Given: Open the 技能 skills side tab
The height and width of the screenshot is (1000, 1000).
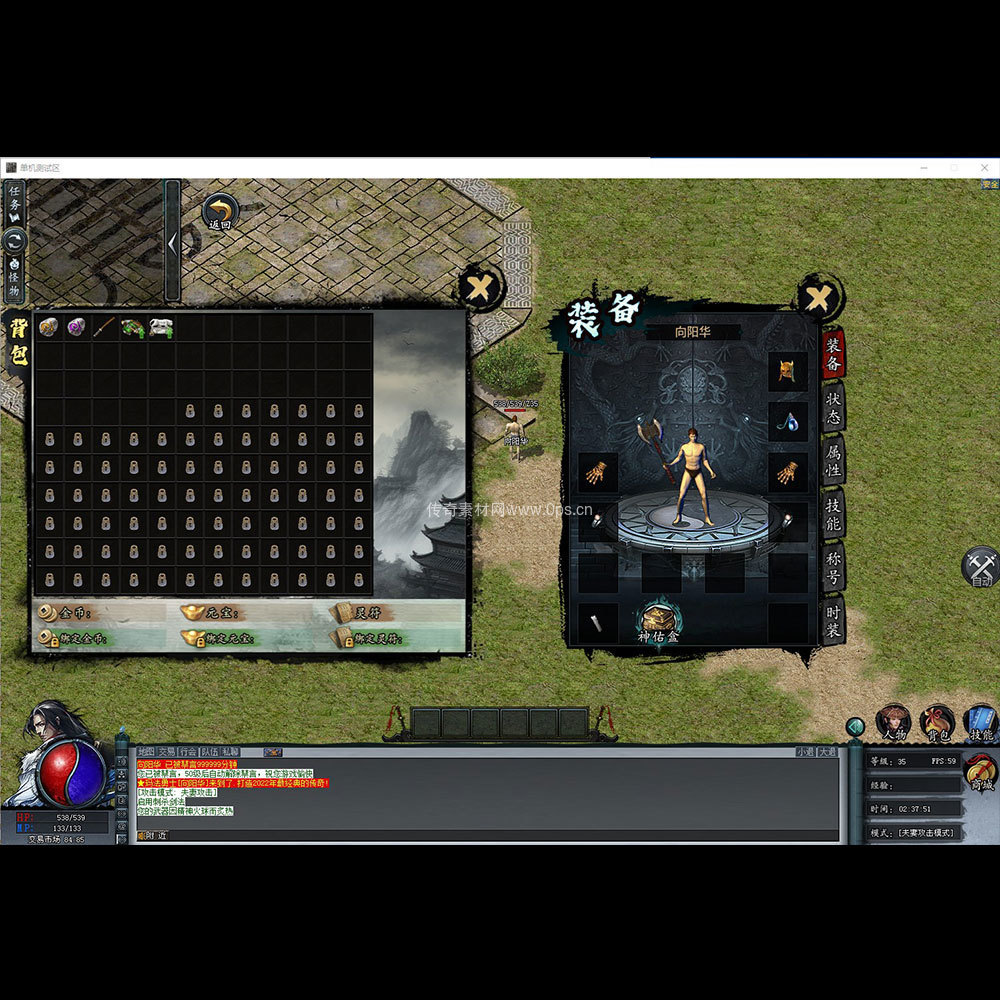Looking at the screenshot, I should pyautogui.click(x=833, y=514).
